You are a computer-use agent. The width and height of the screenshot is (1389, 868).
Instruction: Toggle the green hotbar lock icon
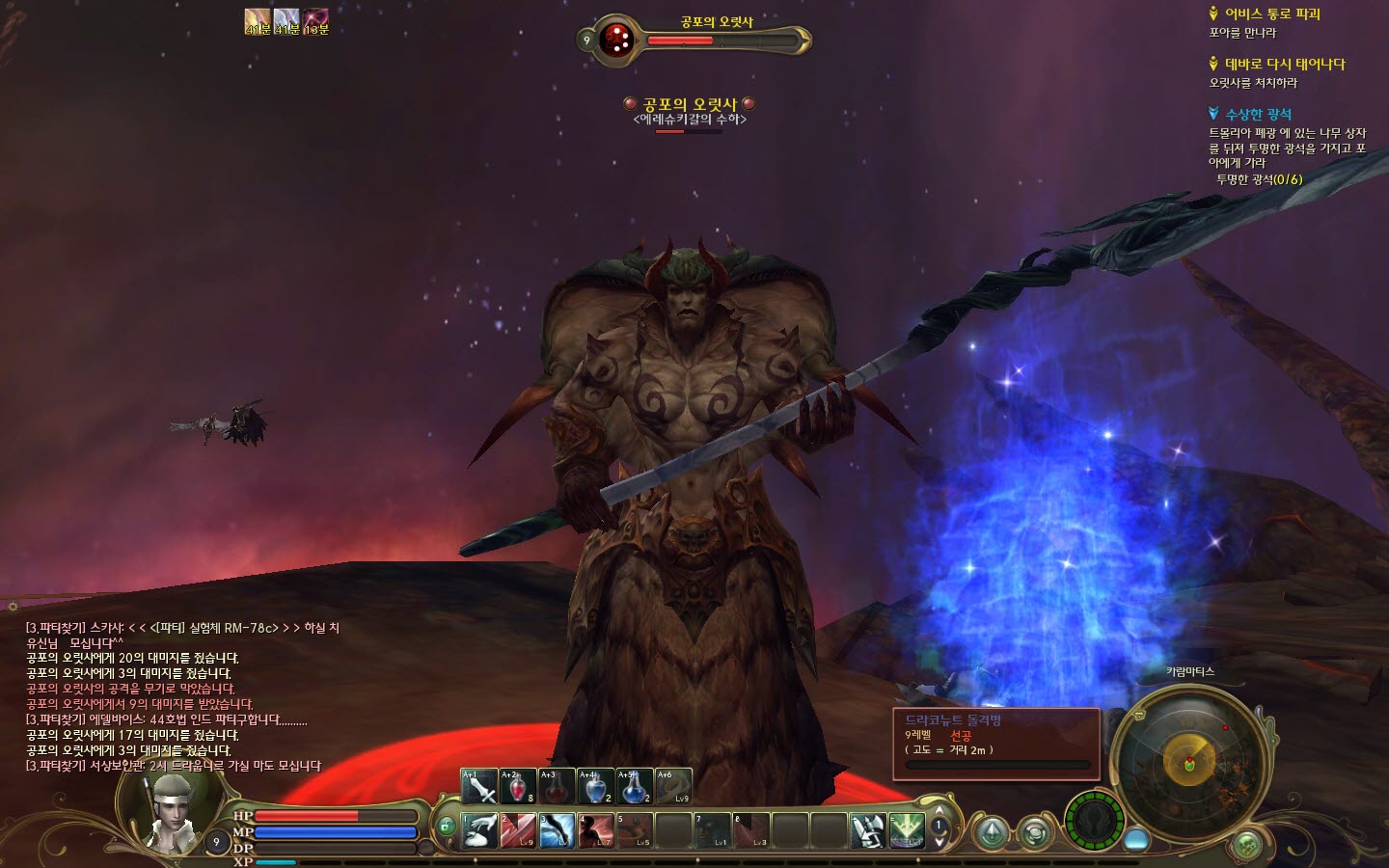[446, 827]
